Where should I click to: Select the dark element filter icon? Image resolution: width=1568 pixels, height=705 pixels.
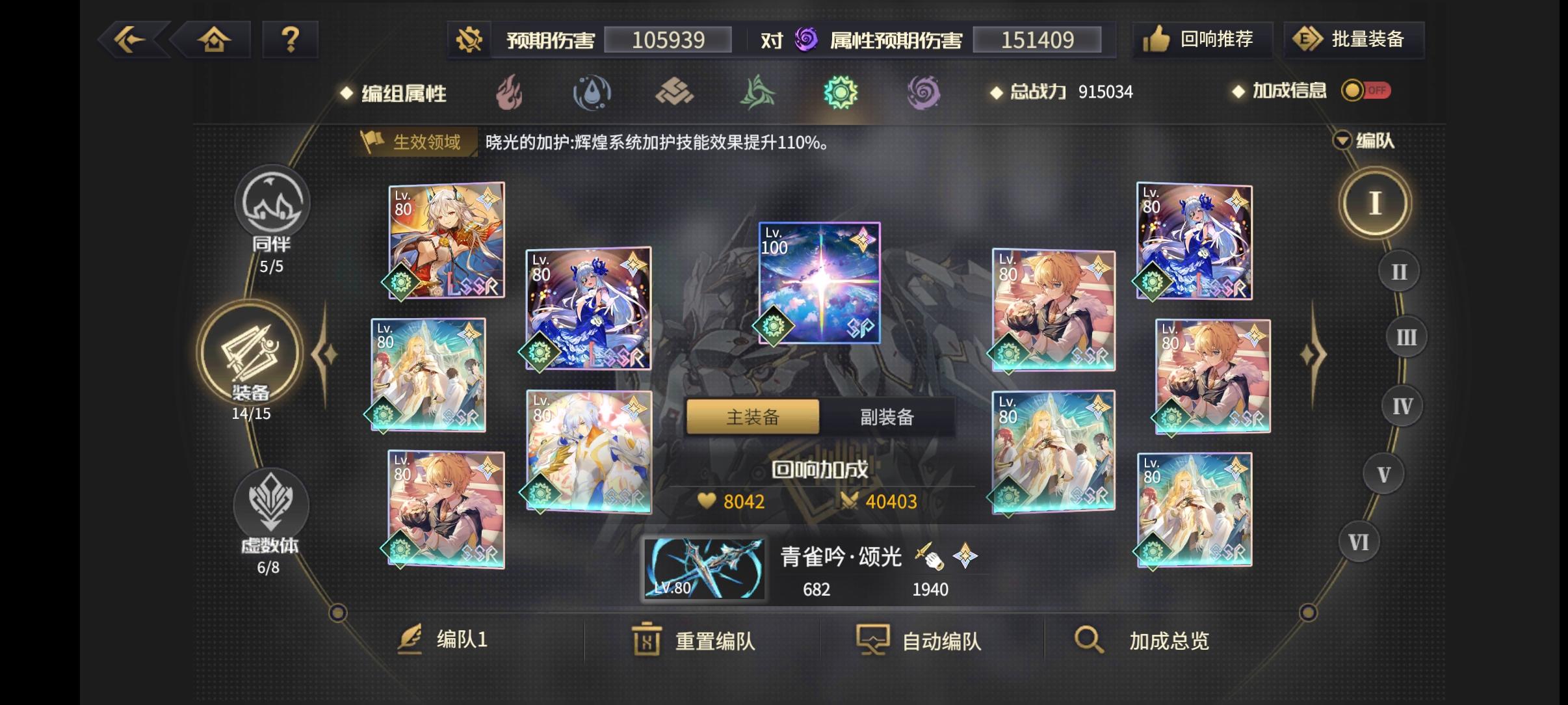[925, 93]
